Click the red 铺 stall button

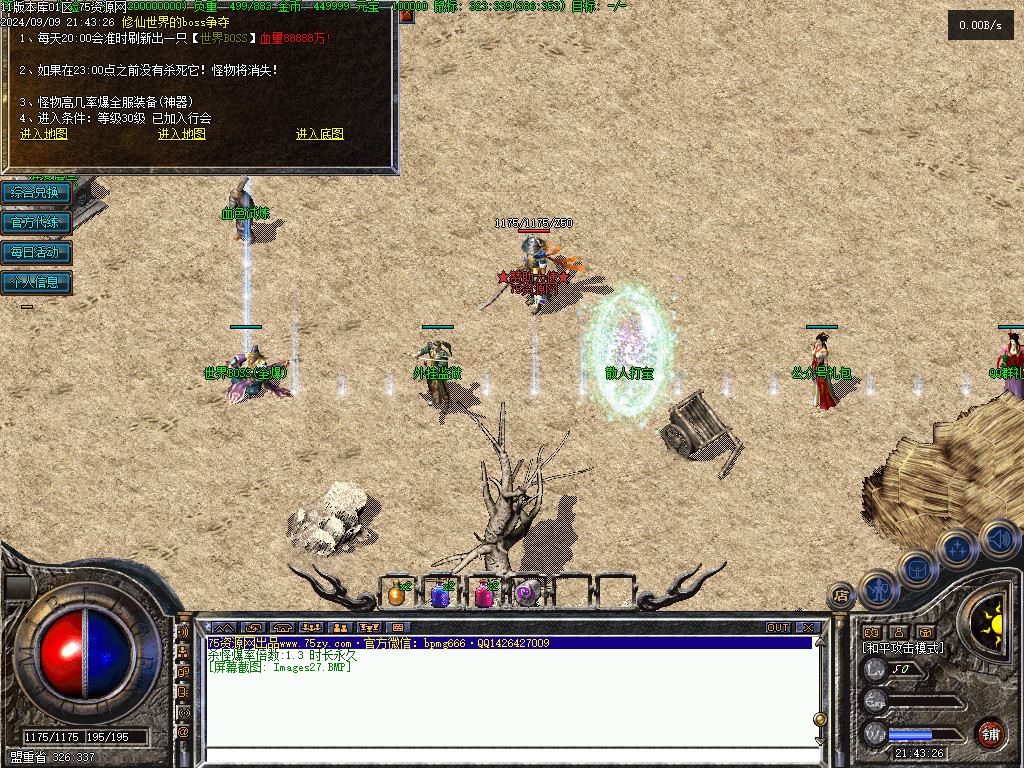(990, 735)
